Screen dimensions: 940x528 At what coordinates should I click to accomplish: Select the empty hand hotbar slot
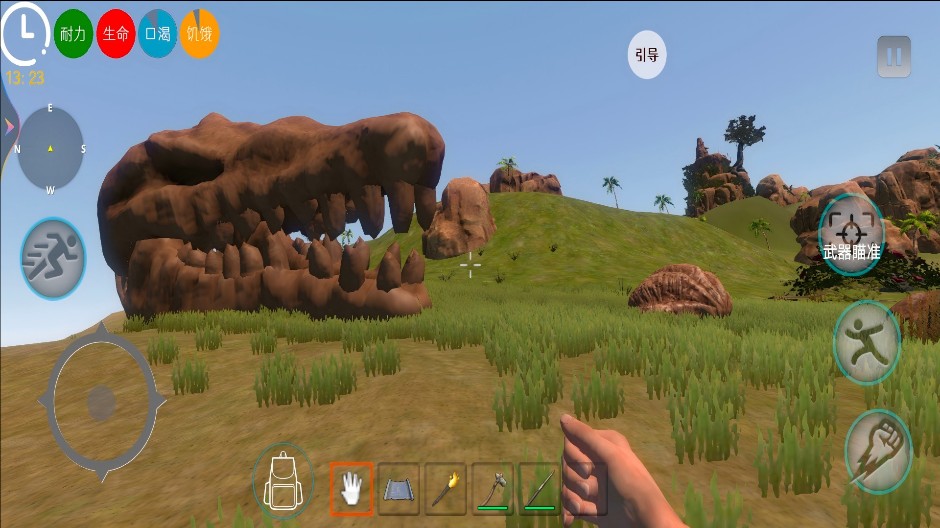352,488
